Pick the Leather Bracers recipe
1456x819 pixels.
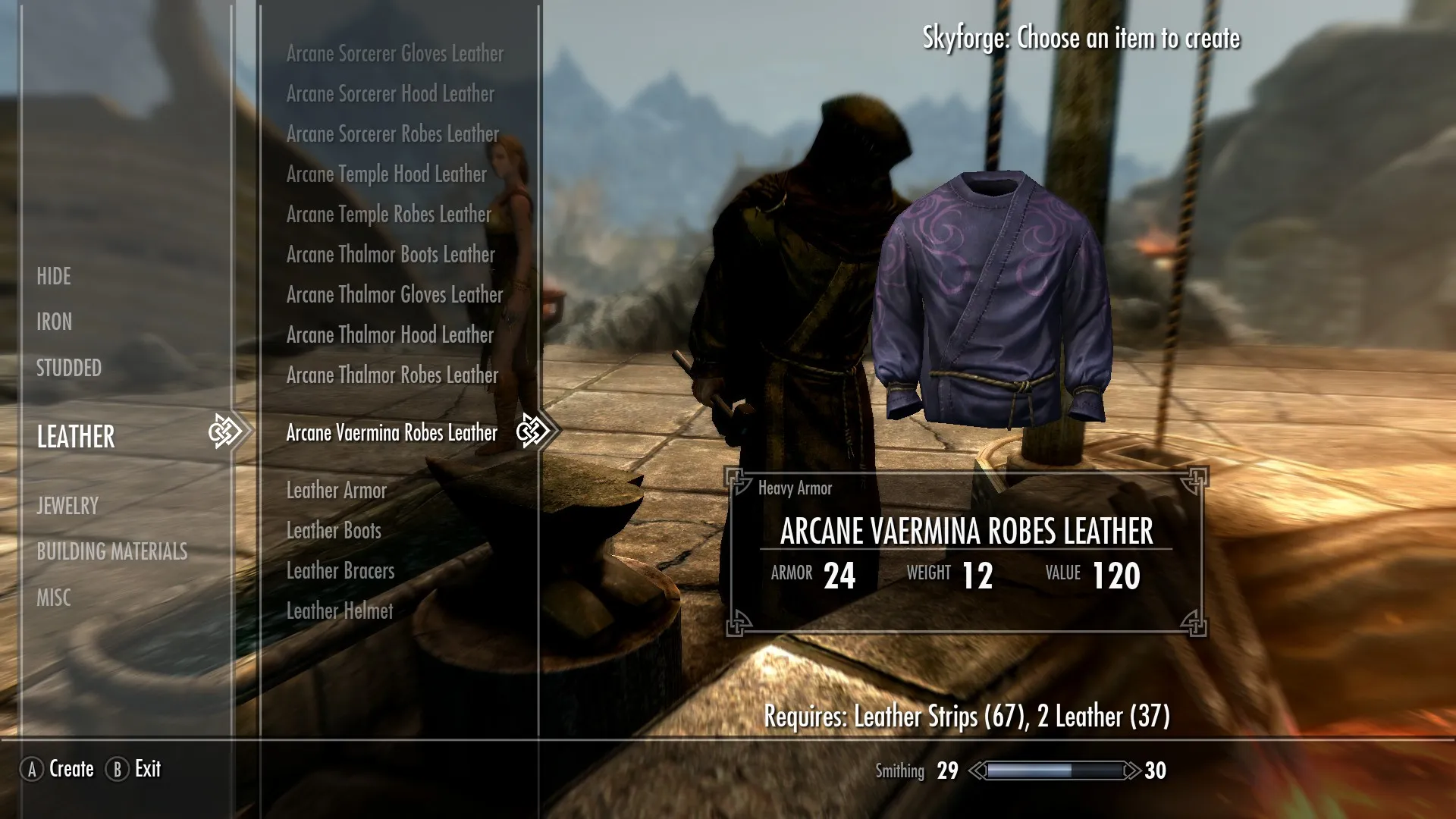click(x=340, y=571)
